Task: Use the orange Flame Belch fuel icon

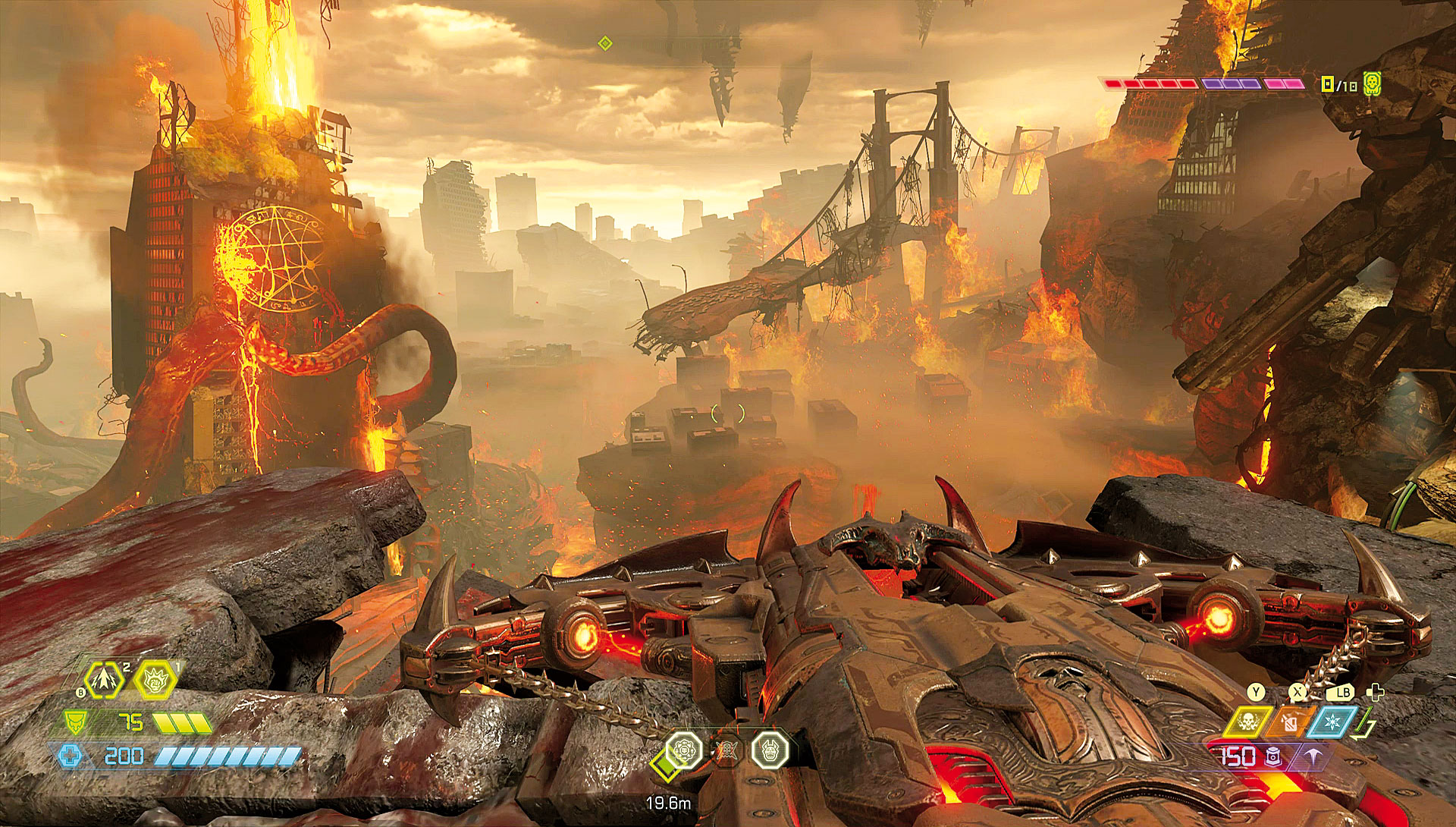Action: click(x=1289, y=722)
